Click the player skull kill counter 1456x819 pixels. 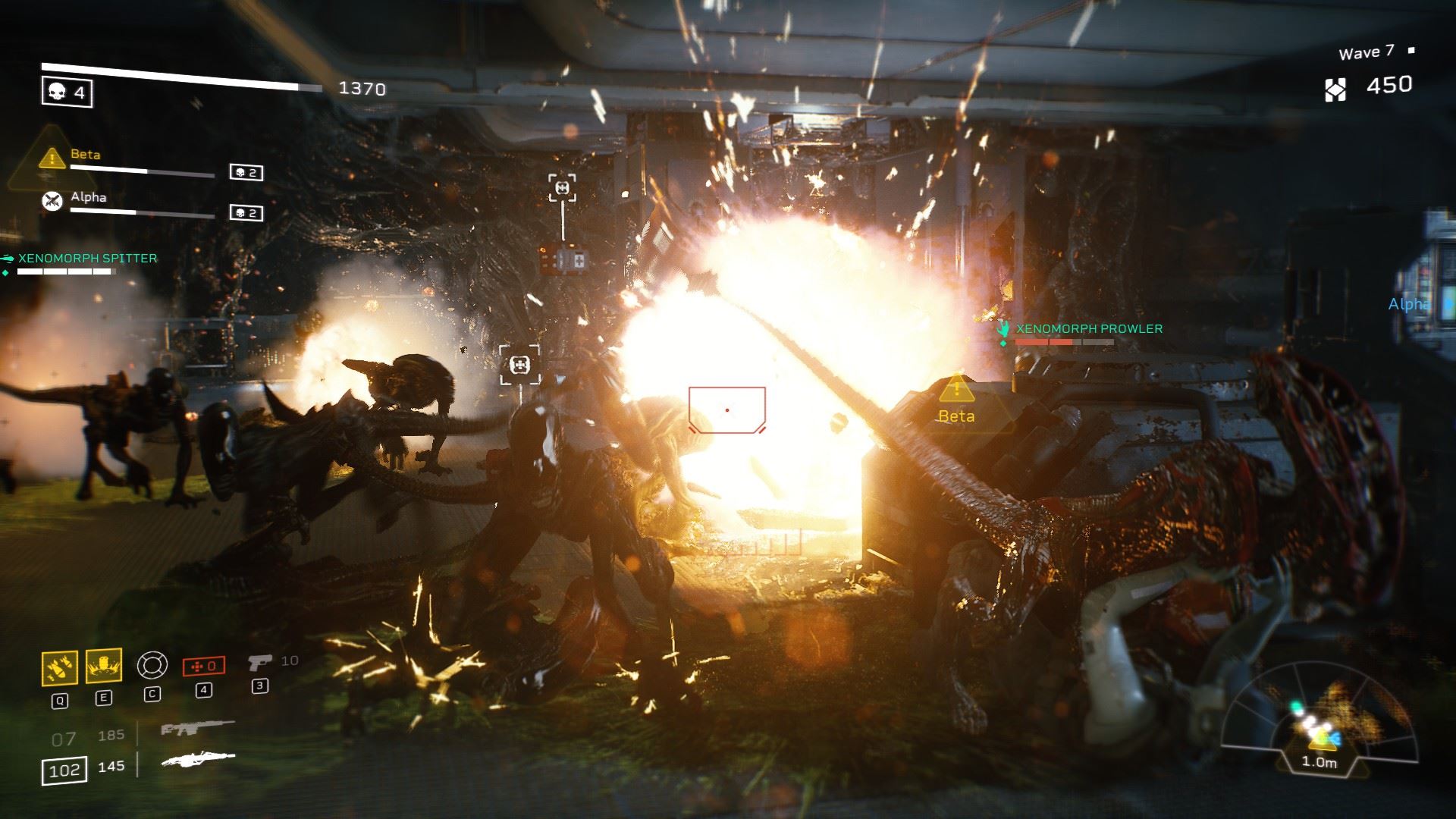tap(67, 93)
